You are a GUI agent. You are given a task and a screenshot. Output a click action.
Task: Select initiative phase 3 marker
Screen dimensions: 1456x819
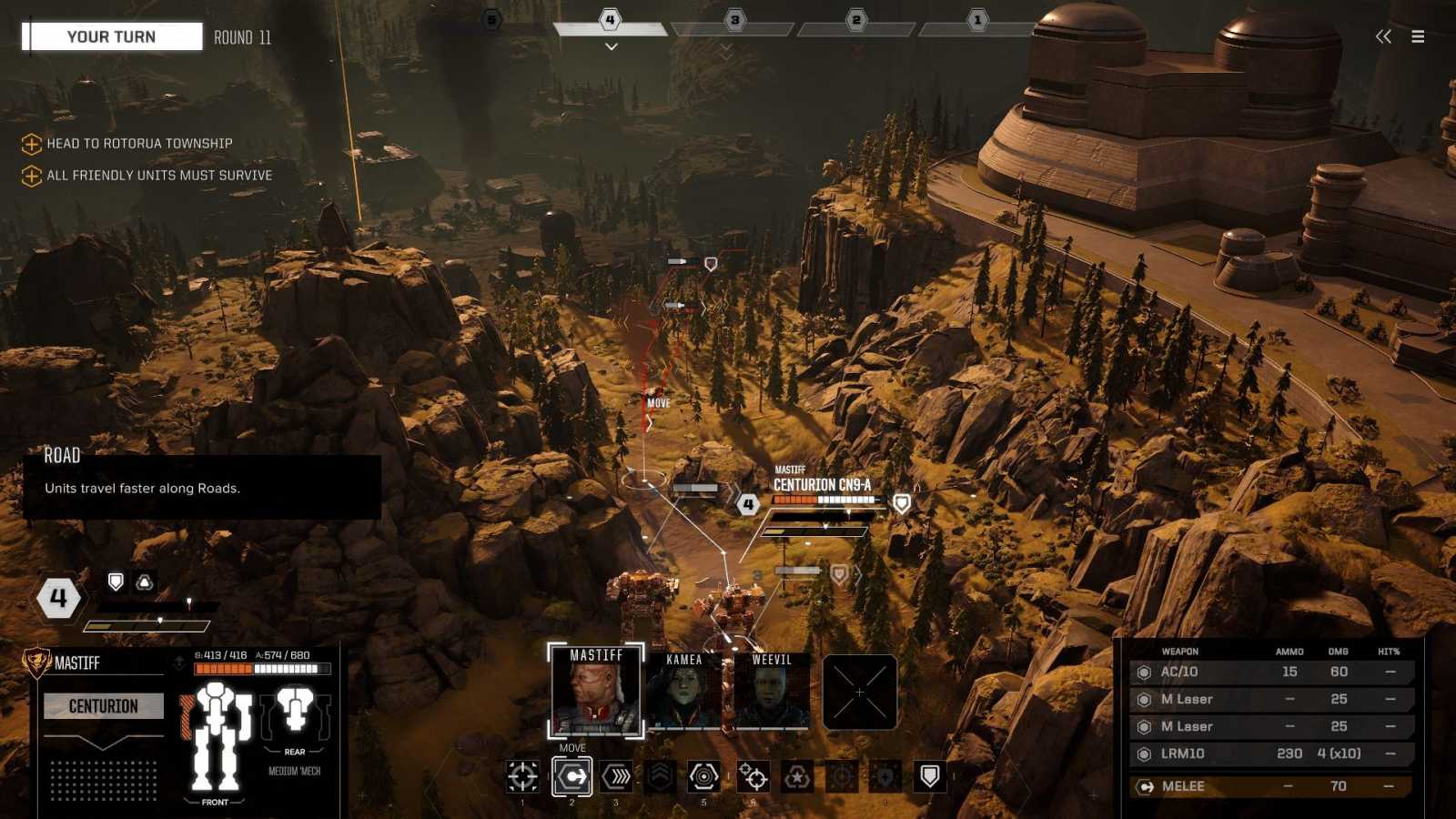(734, 20)
